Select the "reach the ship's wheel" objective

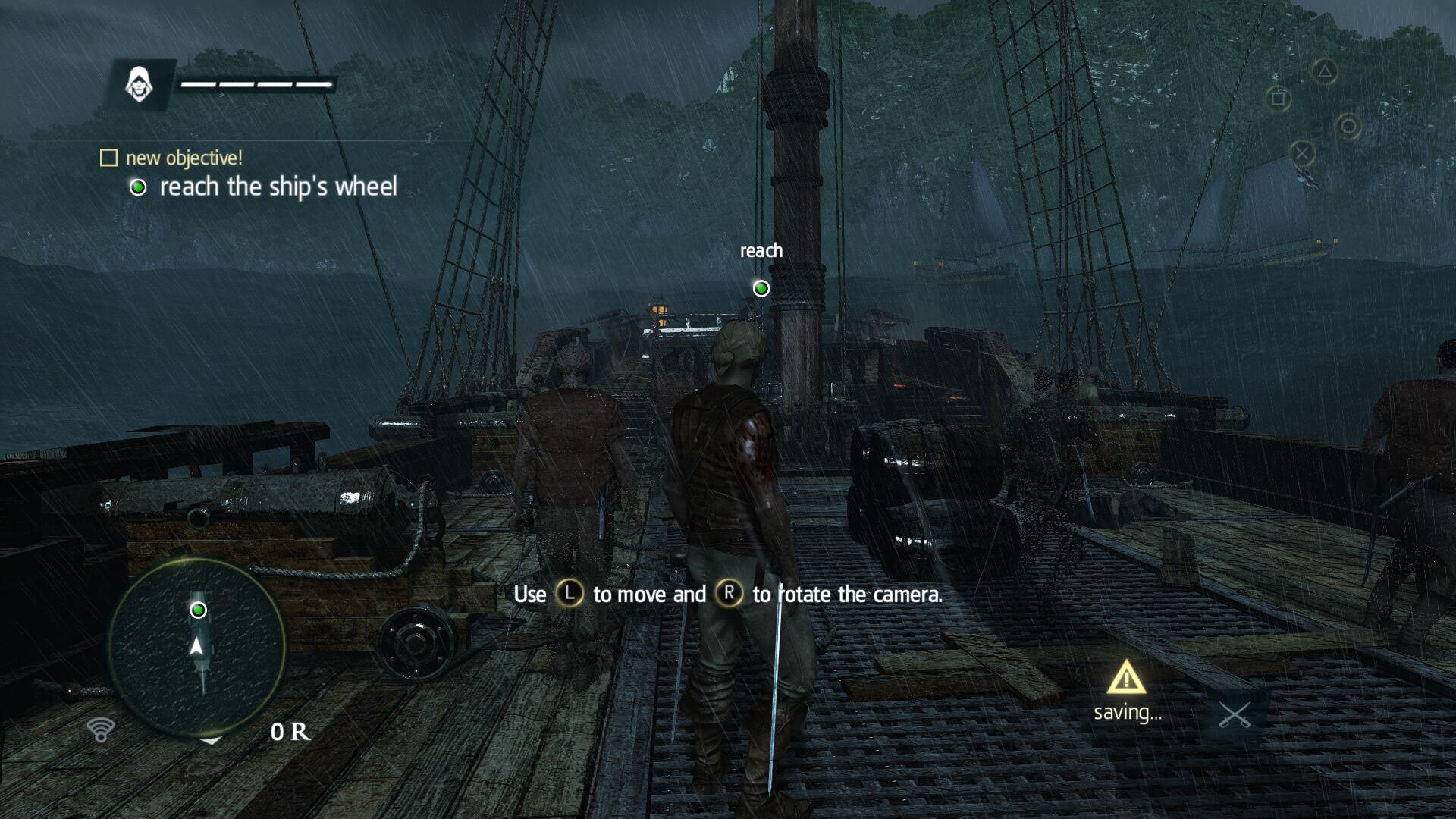point(278,187)
